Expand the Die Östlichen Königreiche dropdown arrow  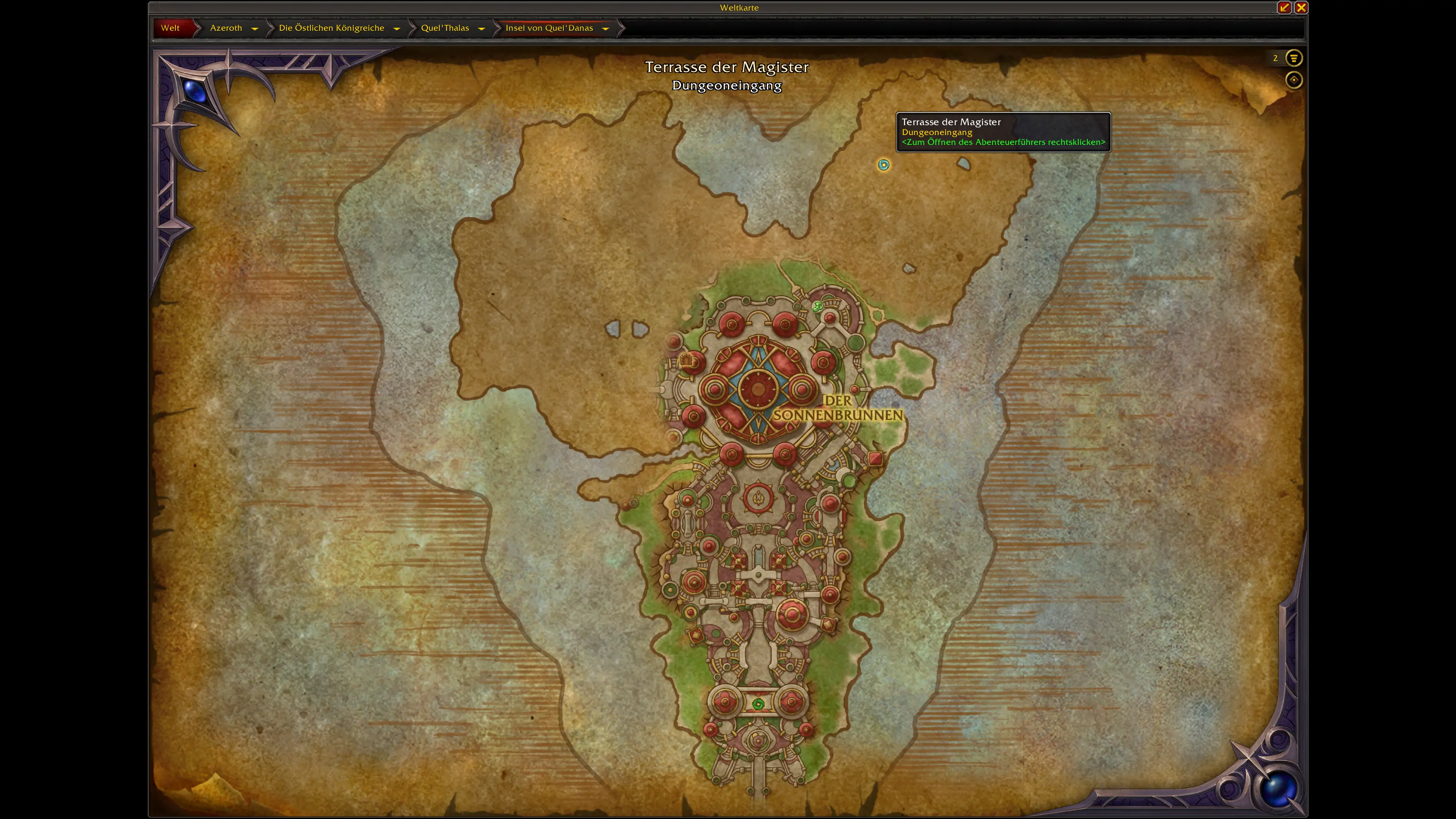point(396,28)
